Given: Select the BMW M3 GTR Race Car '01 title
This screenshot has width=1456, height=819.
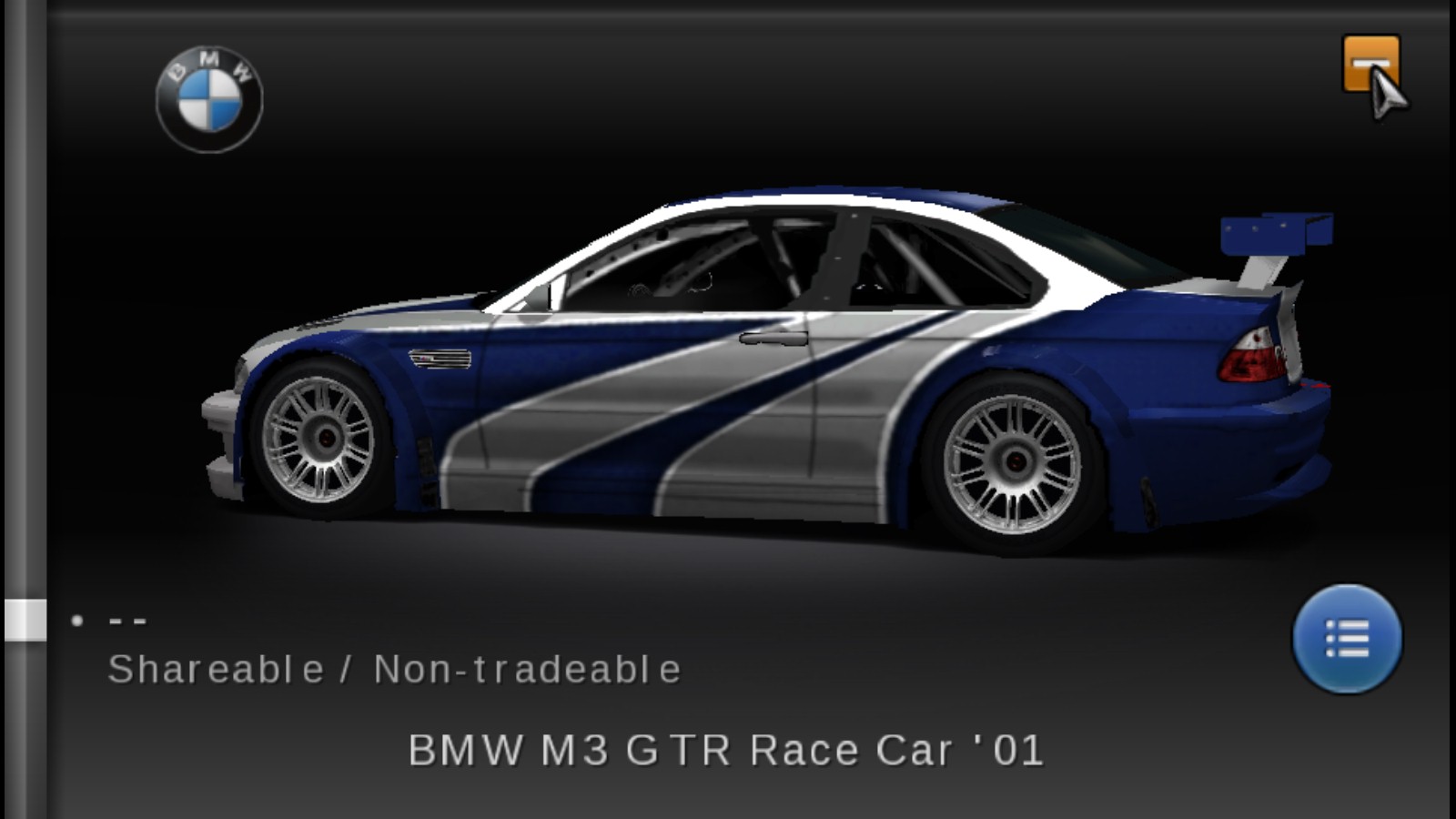Looking at the screenshot, I should click(728, 749).
